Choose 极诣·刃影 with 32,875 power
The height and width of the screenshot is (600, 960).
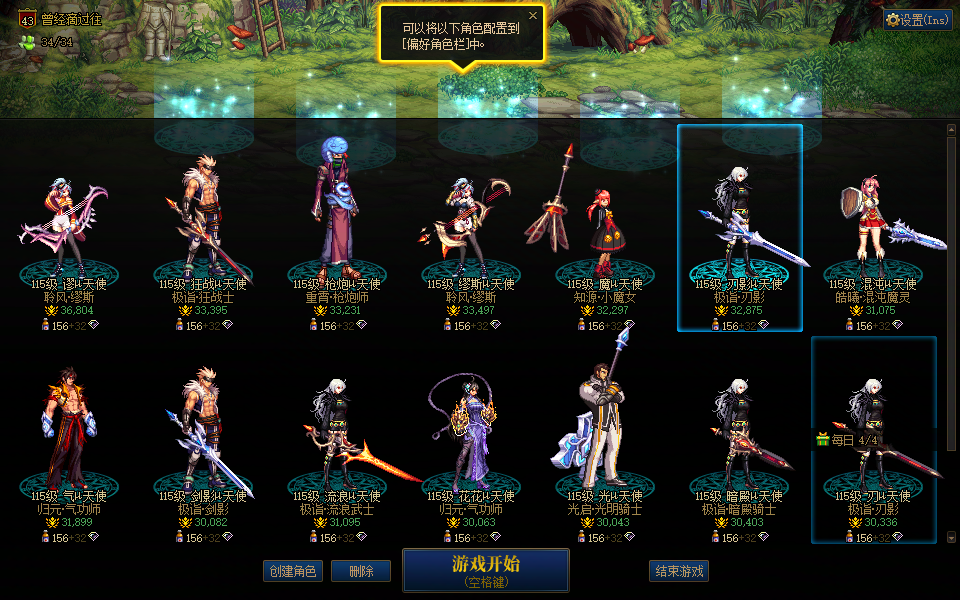pos(739,230)
